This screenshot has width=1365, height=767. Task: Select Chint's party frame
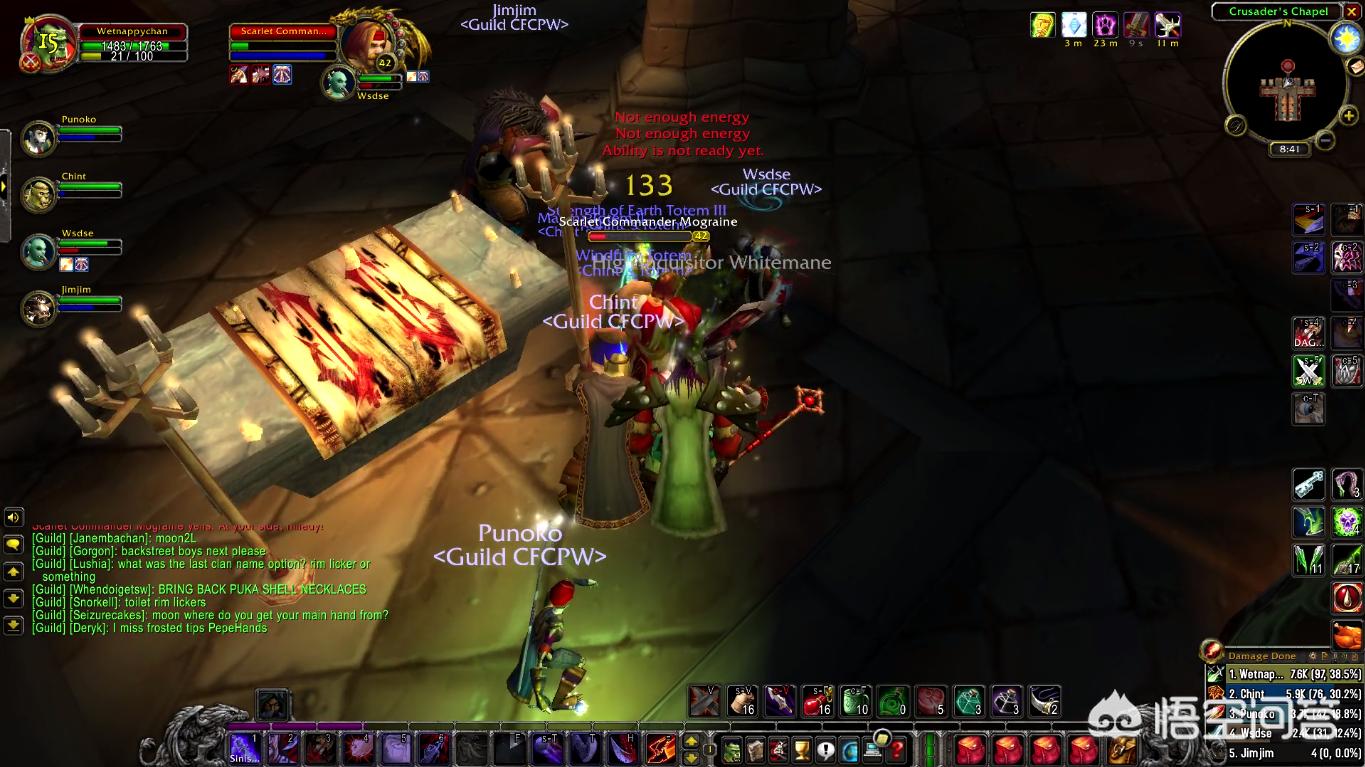point(40,194)
